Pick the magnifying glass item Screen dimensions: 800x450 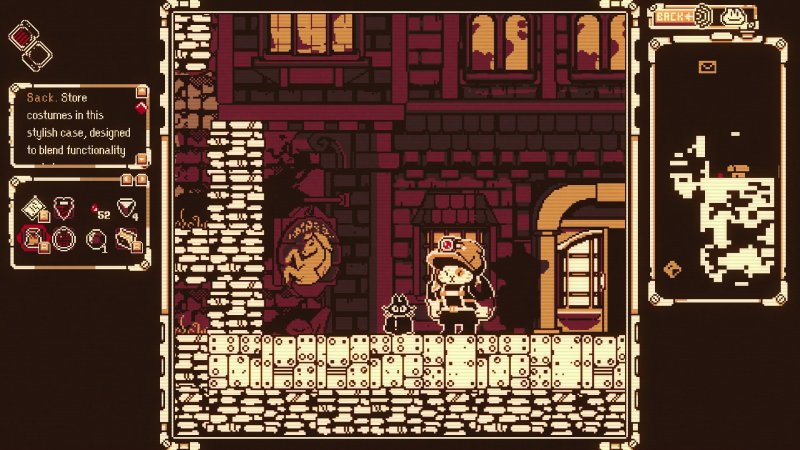[96, 239]
